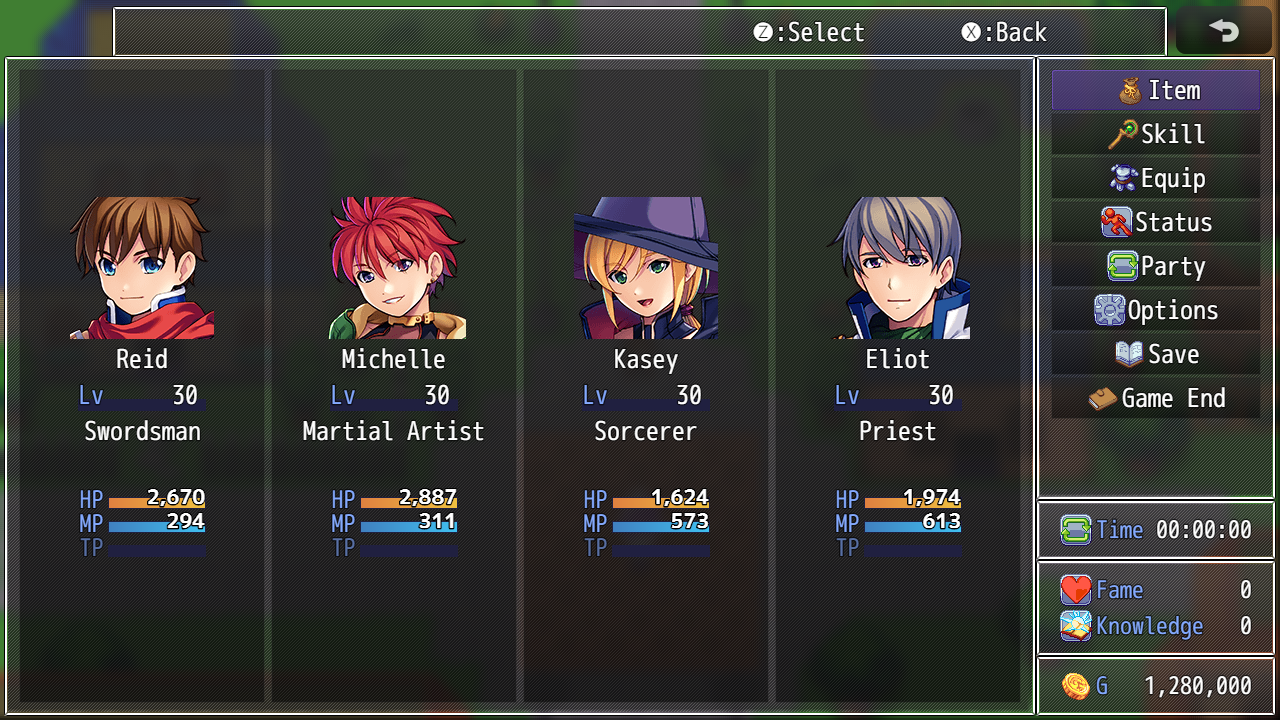Select Save from the menu
The height and width of the screenshot is (720, 1280).
click(x=1156, y=354)
